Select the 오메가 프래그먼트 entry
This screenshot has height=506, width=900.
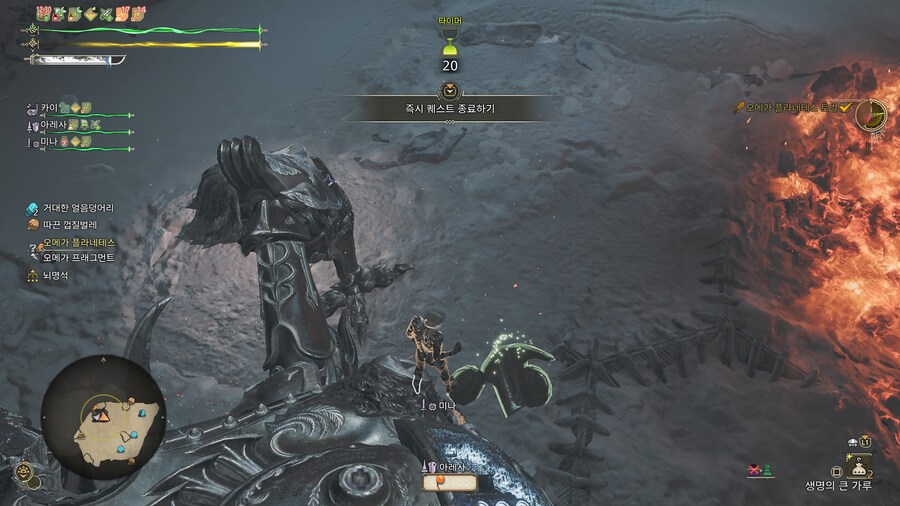pyautogui.click(x=78, y=257)
